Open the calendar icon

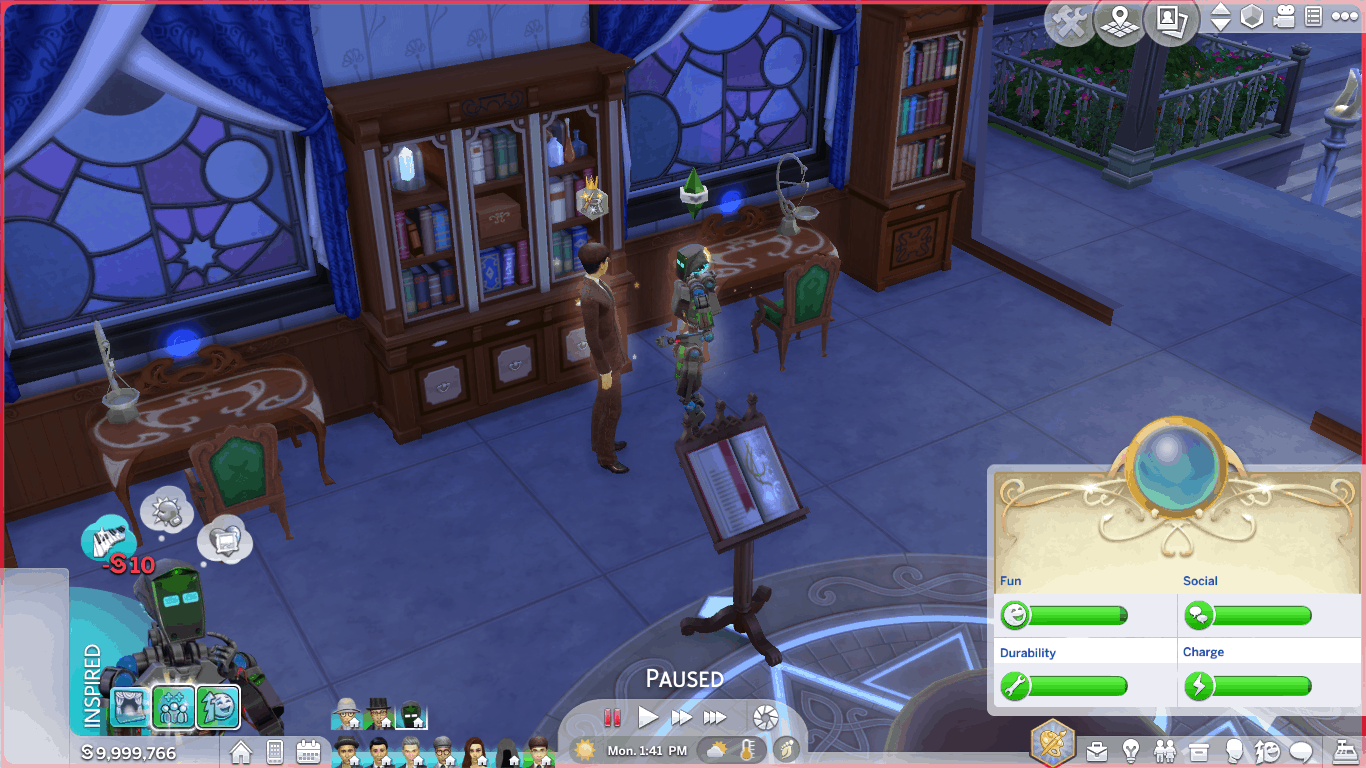(x=308, y=751)
